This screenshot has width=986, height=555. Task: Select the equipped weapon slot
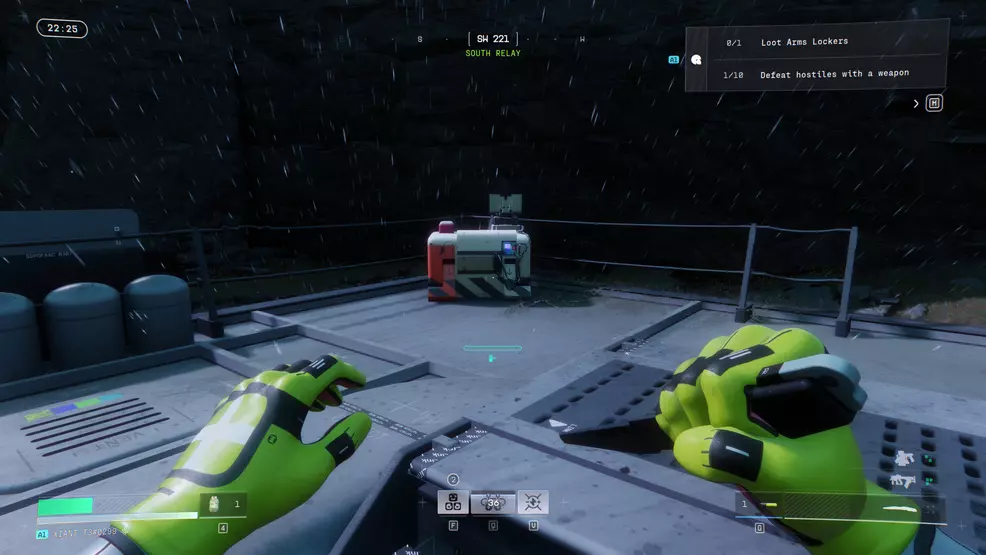[840, 505]
